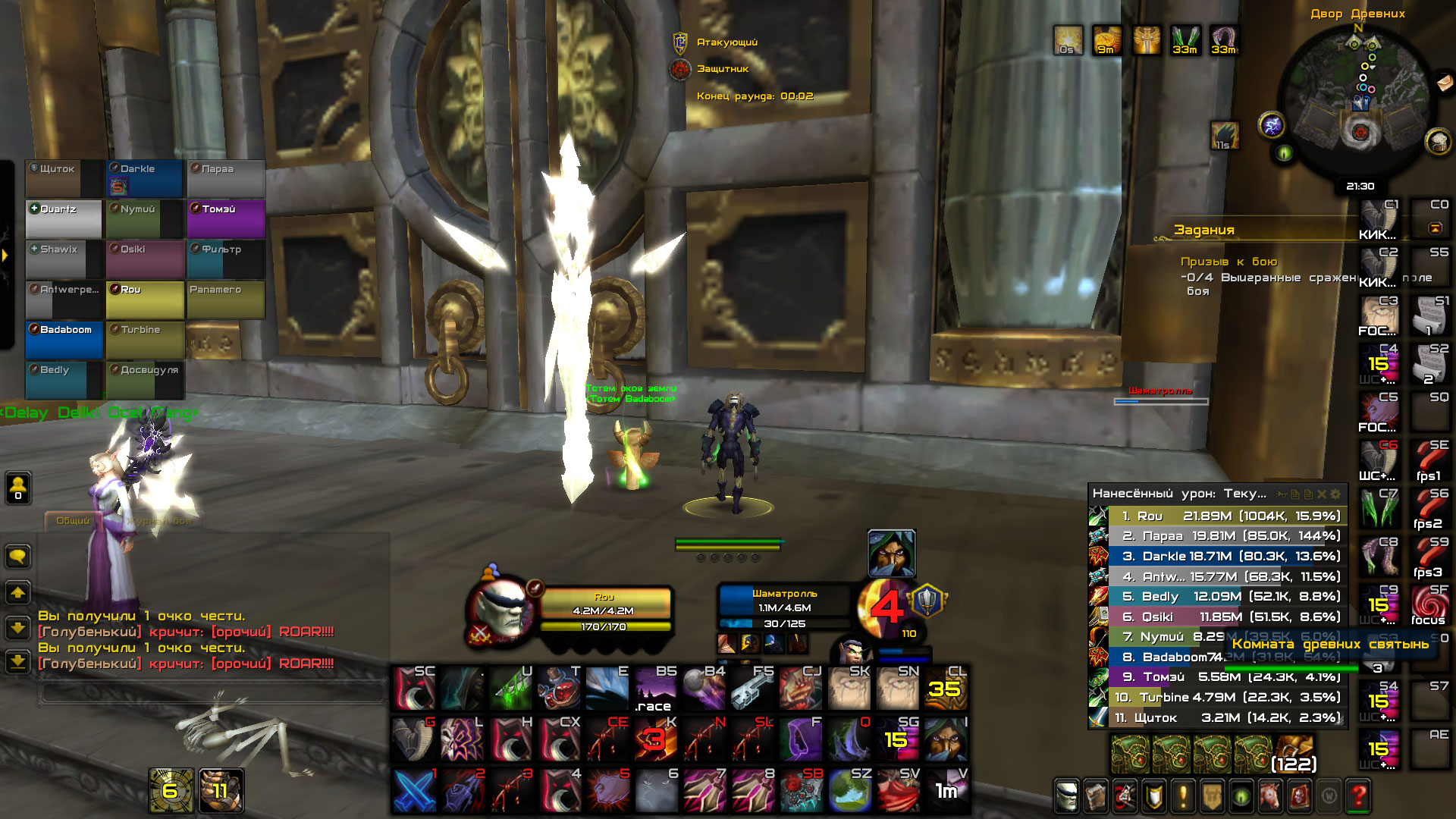Open mounts via the horse head button
1456x819 pixels.
click(x=1270, y=795)
